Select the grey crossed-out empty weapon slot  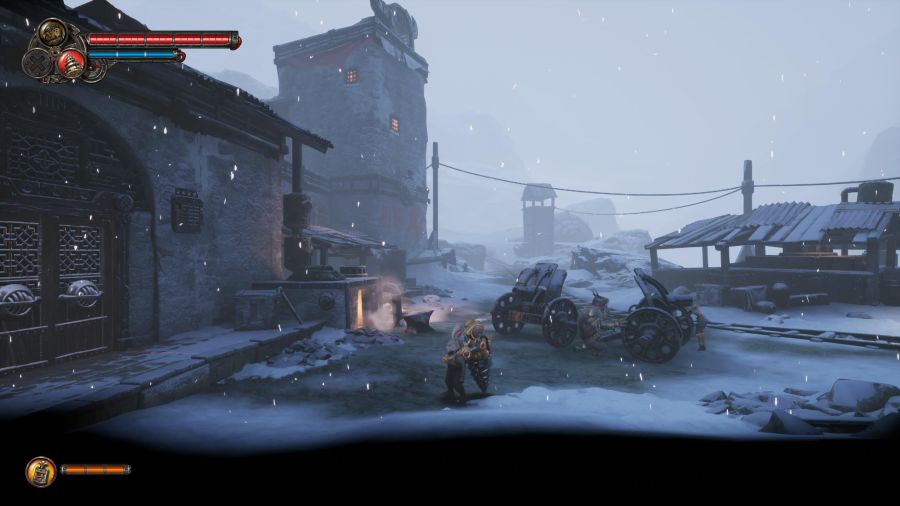point(38,61)
